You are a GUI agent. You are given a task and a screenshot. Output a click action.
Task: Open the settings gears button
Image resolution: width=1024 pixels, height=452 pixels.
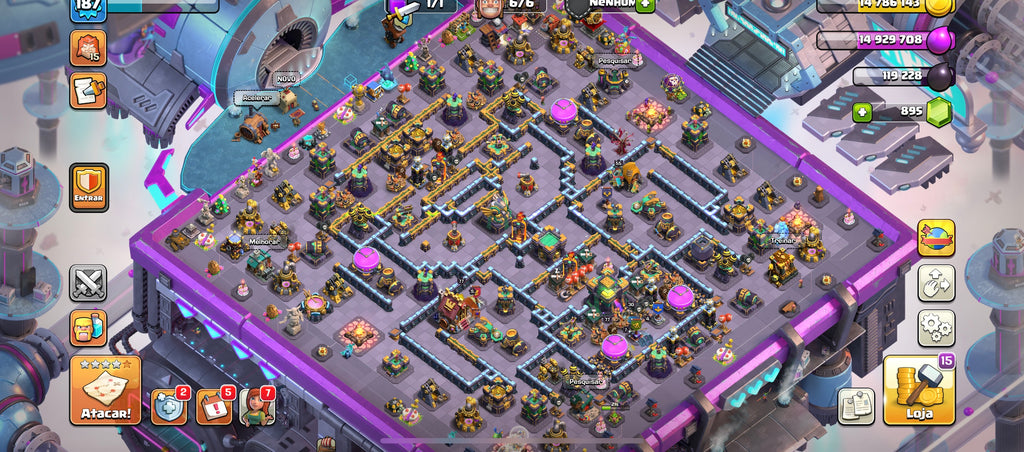(936, 328)
